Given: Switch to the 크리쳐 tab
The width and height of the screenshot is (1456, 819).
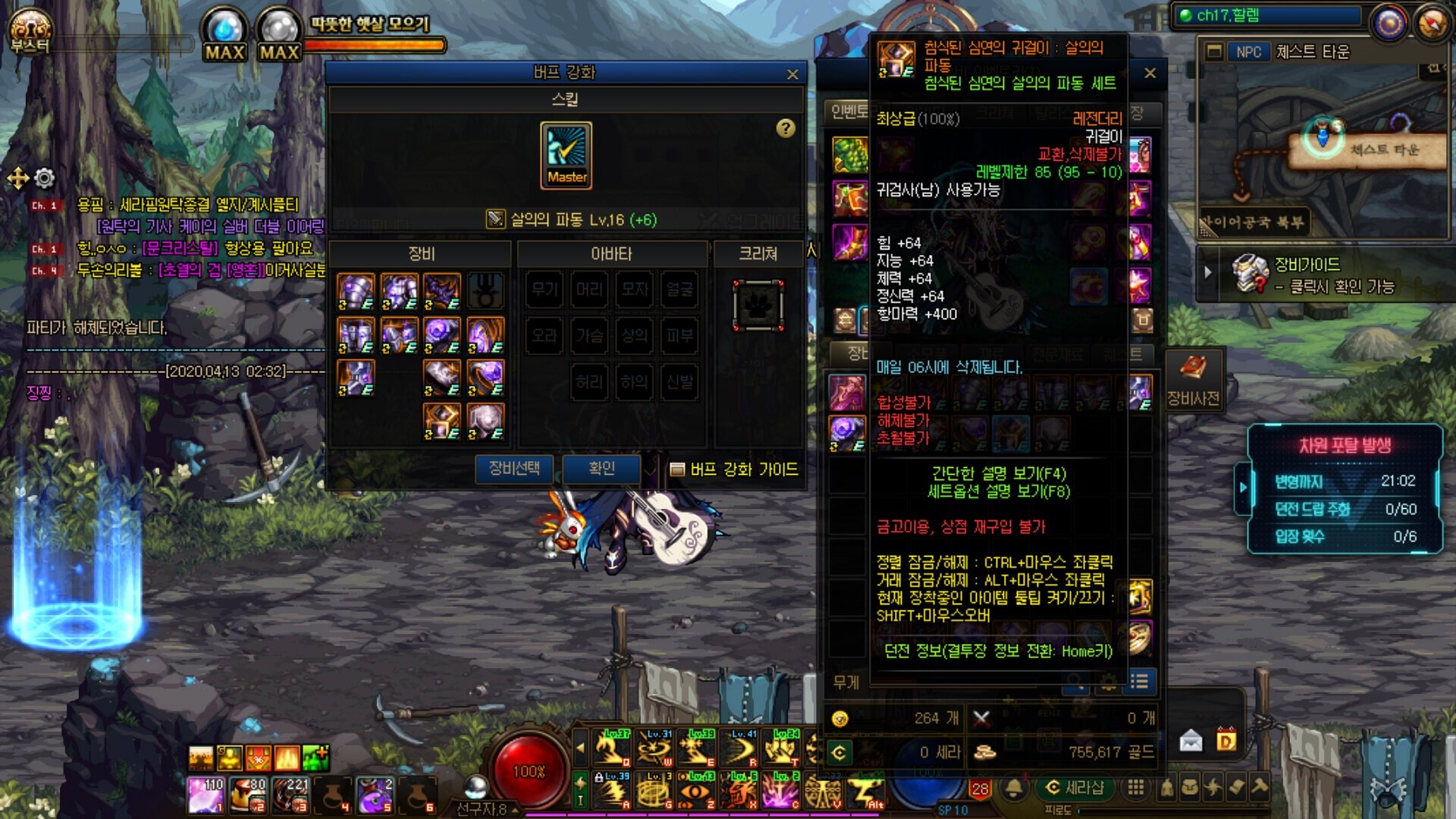Looking at the screenshot, I should click(x=758, y=254).
